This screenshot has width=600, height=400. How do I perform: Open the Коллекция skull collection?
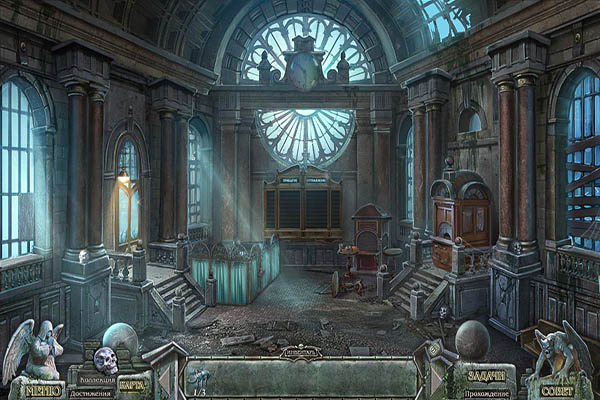(x=105, y=363)
